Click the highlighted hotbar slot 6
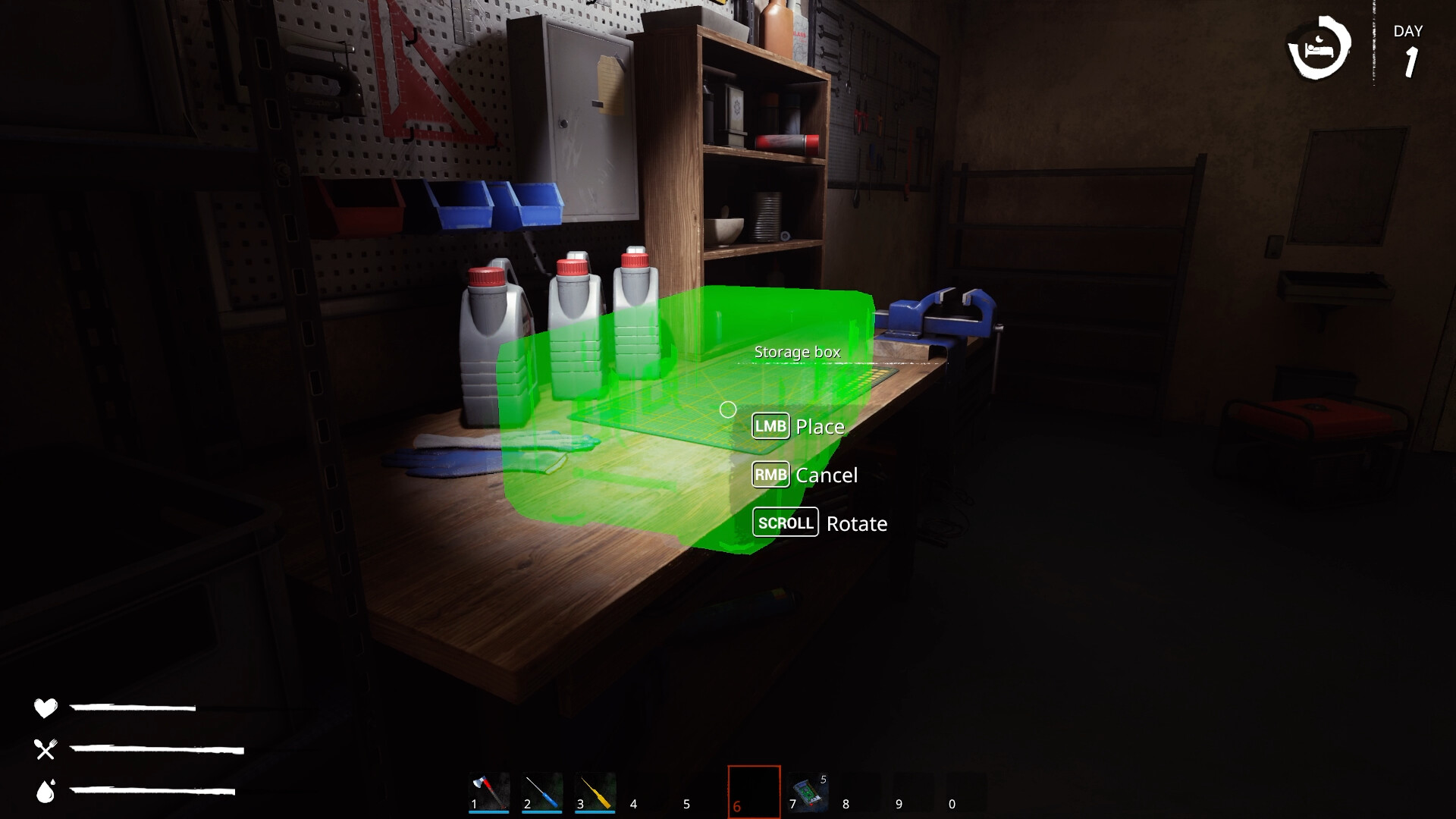The width and height of the screenshot is (1456, 819). (x=755, y=789)
